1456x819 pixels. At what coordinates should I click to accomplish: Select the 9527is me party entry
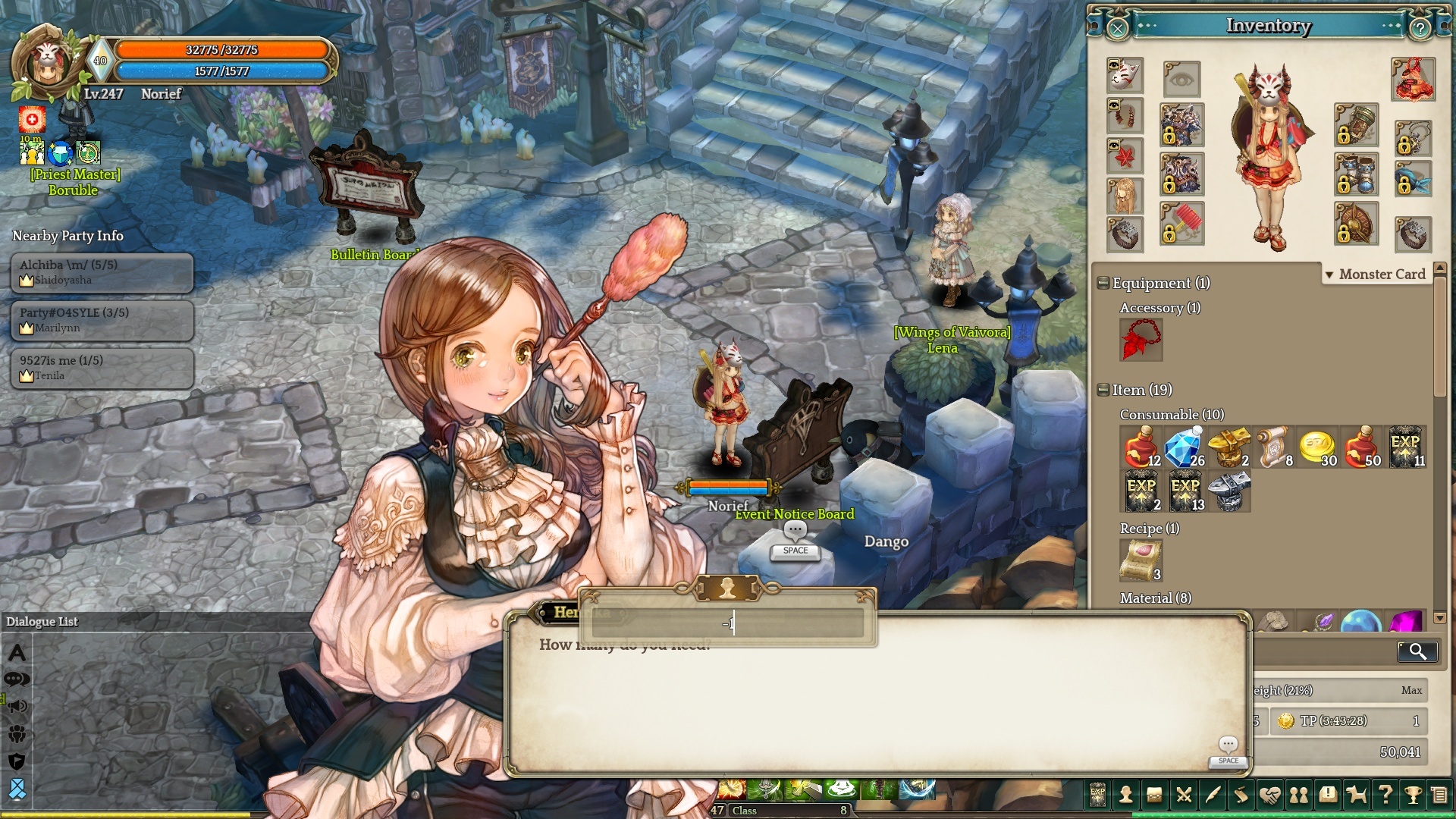click(102, 368)
